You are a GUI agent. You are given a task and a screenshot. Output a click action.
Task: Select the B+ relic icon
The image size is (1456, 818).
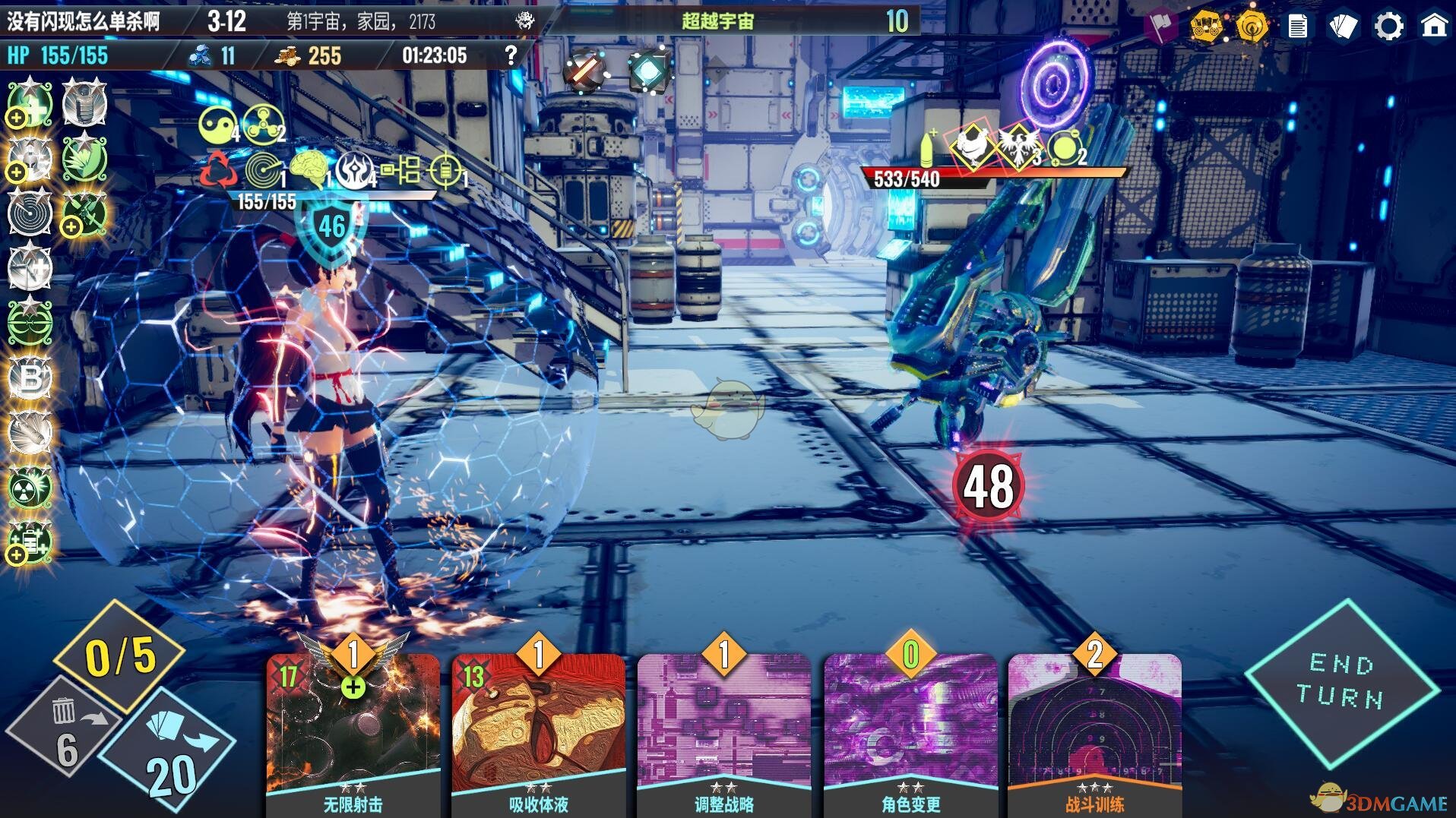click(30, 377)
